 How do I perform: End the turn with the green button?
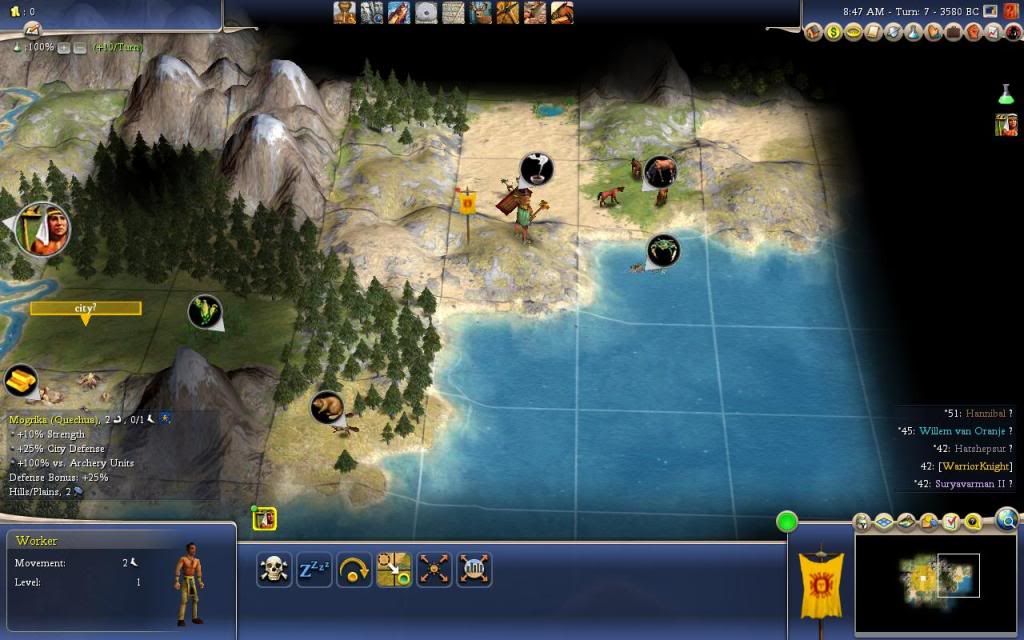coord(787,521)
